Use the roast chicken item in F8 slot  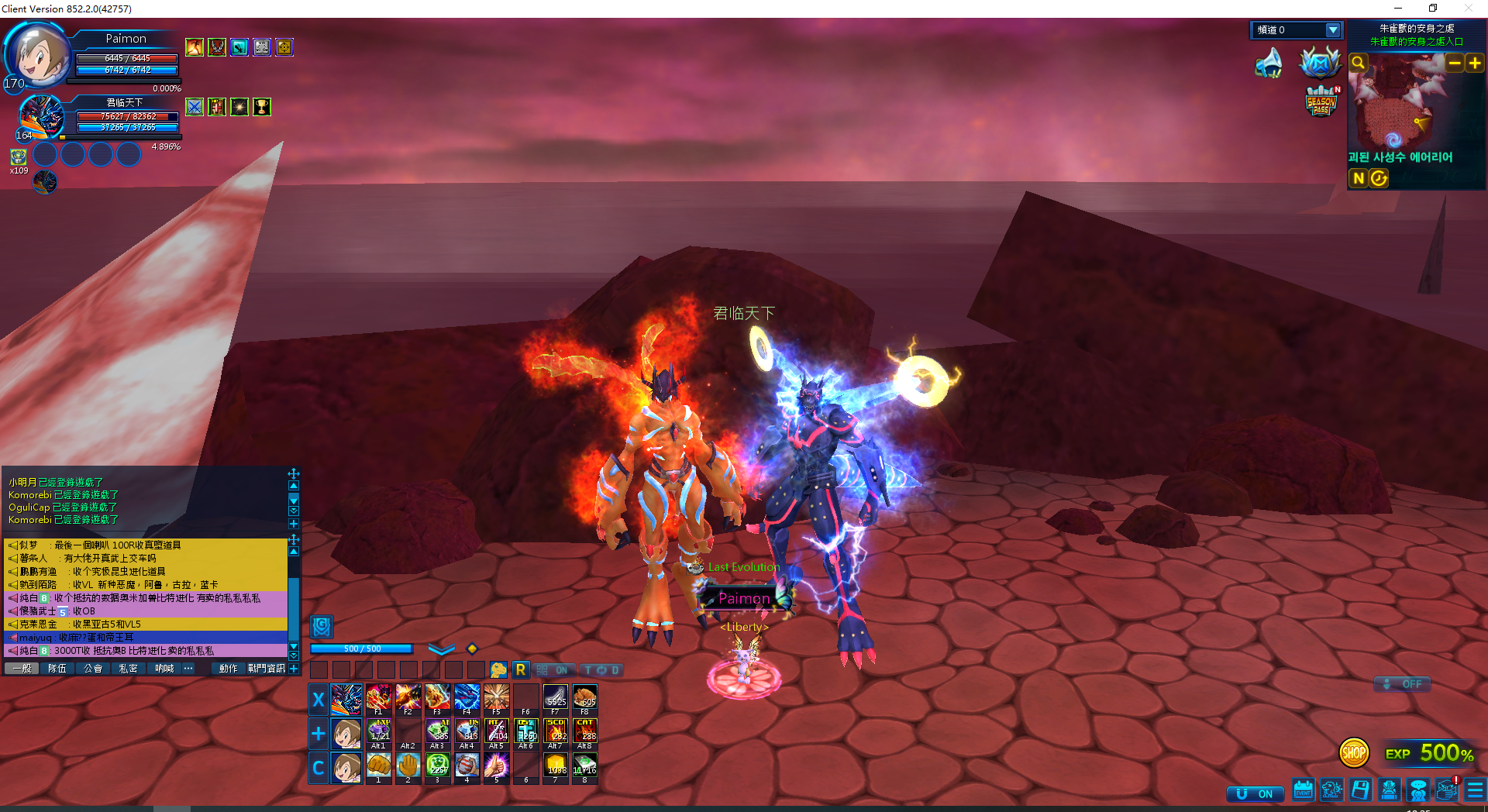click(585, 698)
